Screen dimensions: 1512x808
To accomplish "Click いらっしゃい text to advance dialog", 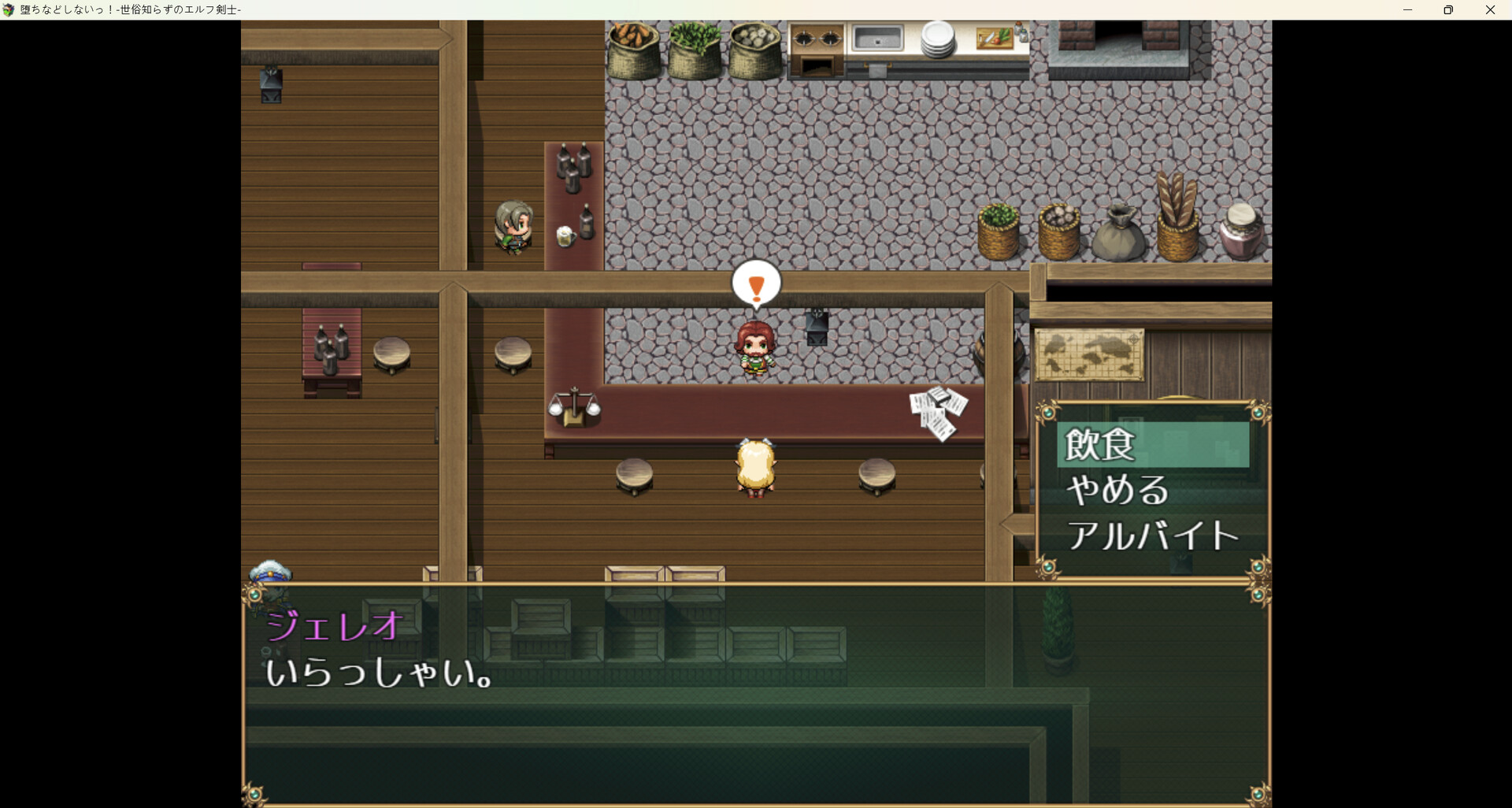I will [376, 675].
